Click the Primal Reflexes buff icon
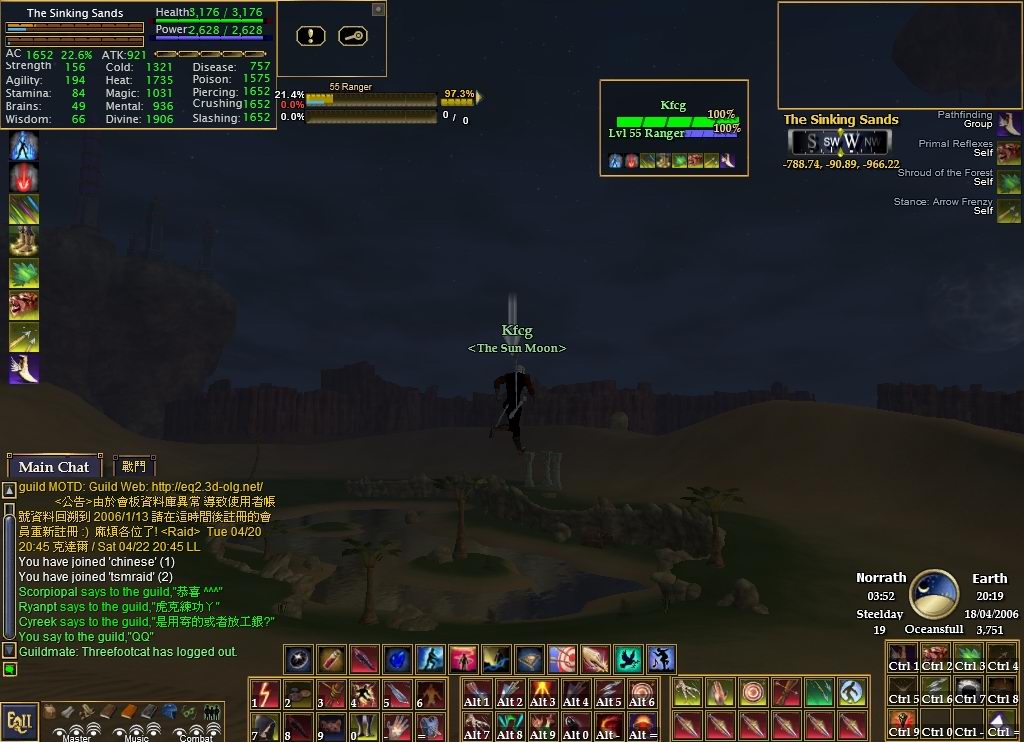This screenshot has width=1024, height=742. pyautogui.click(x=1008, y=152)
